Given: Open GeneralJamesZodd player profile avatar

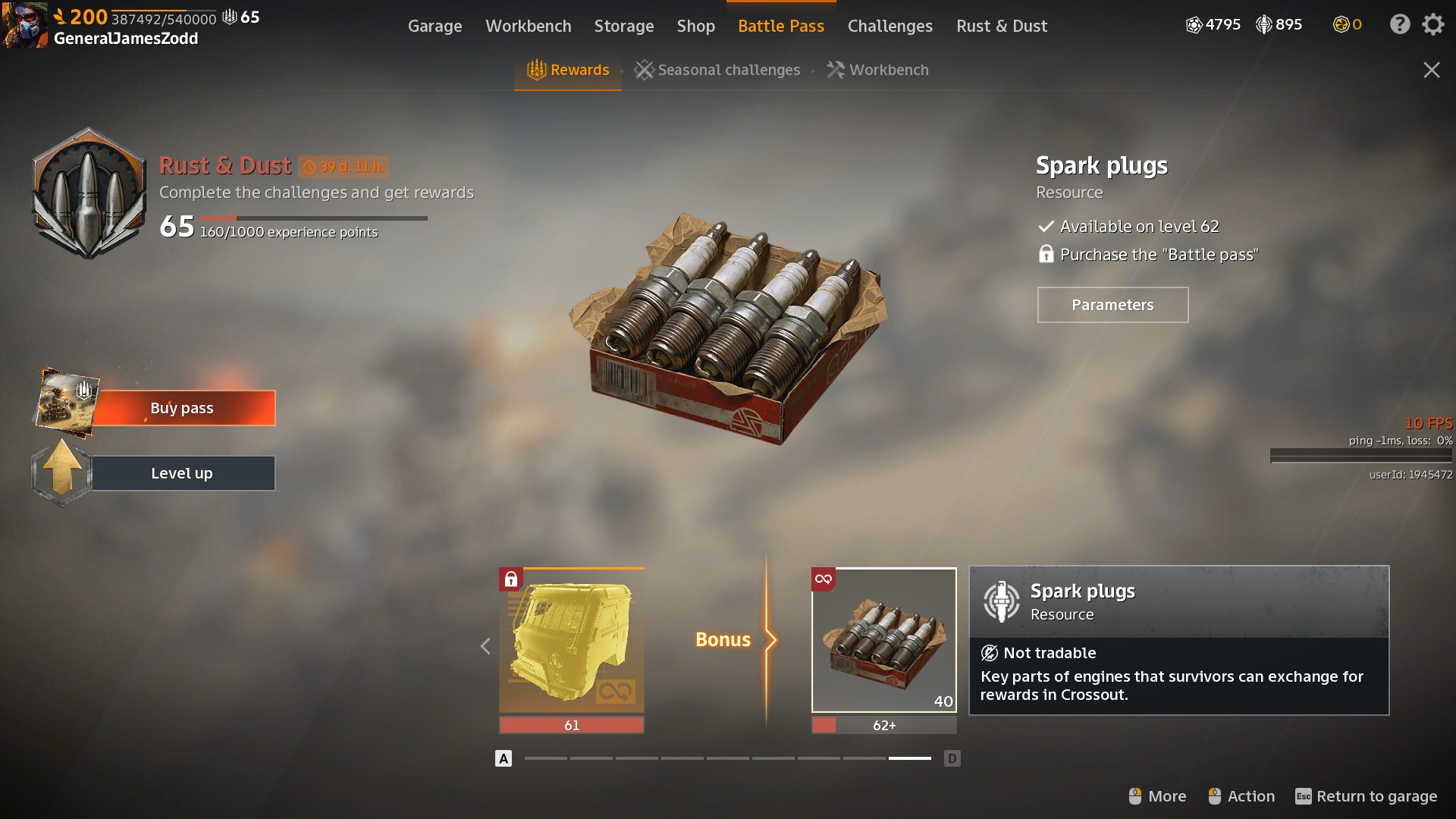Looking at the screenshot, I should point(24,24).
